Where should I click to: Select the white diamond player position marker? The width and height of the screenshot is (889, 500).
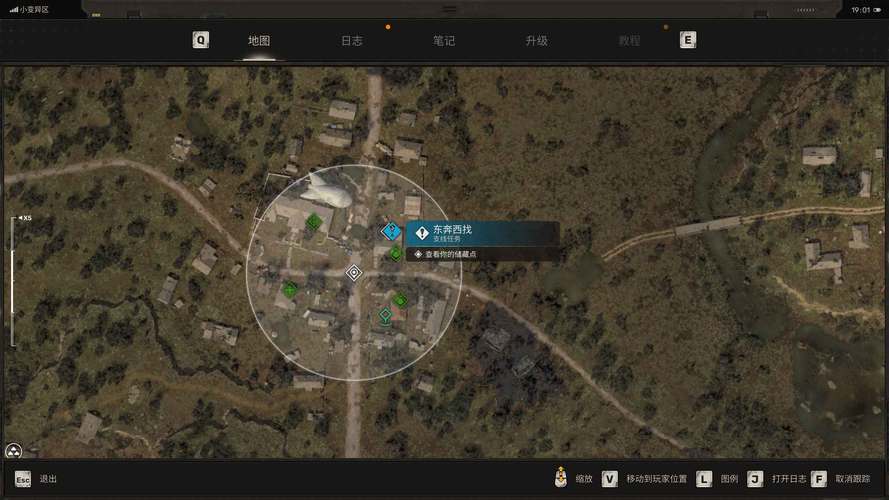353,272
